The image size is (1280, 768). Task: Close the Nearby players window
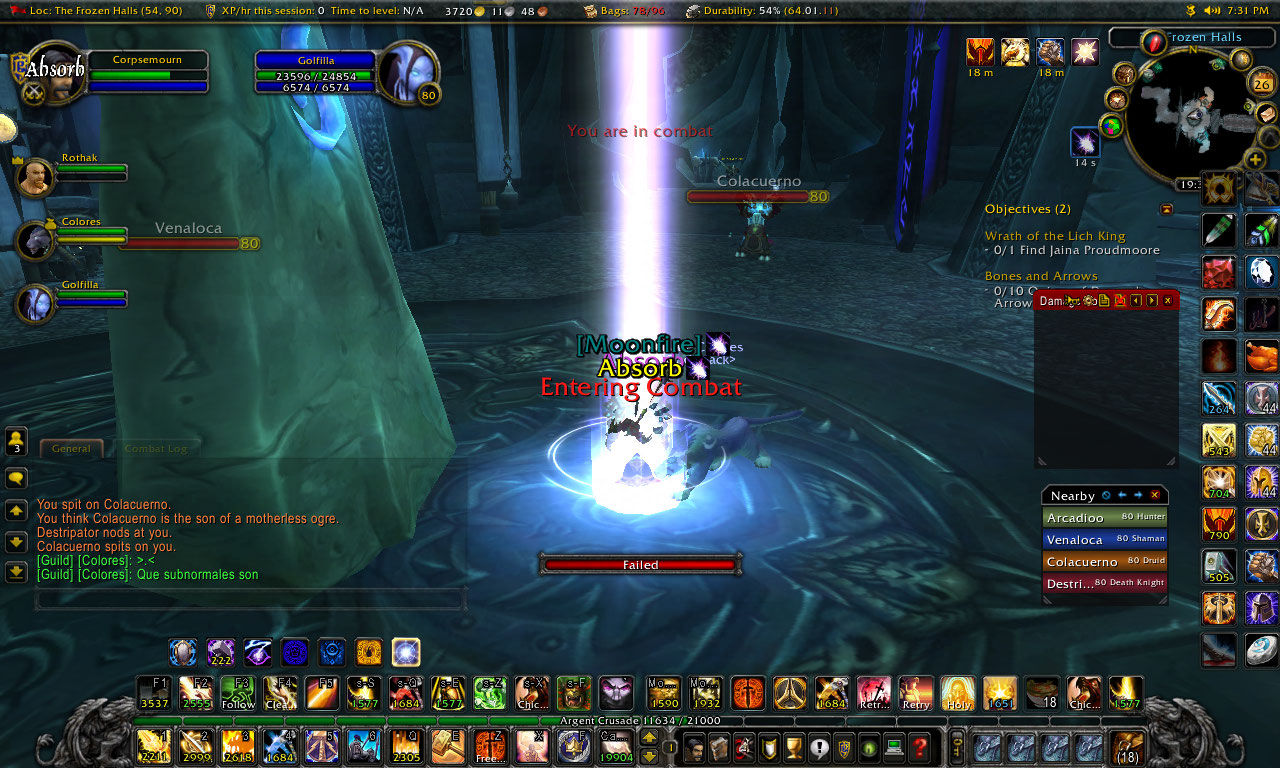[x=1155, y=495]
